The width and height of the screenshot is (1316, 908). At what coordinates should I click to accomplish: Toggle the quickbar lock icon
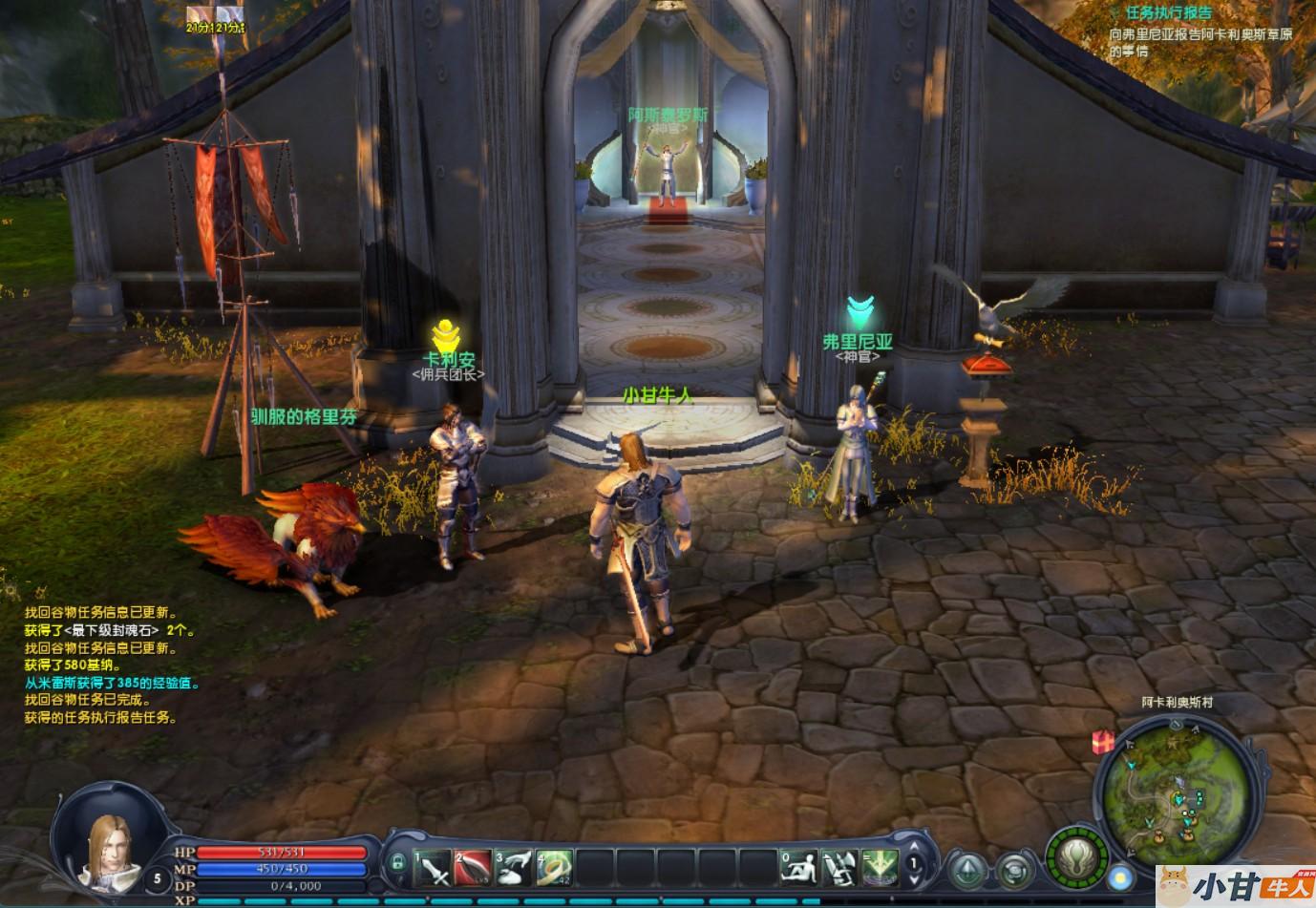click(397, 863)
